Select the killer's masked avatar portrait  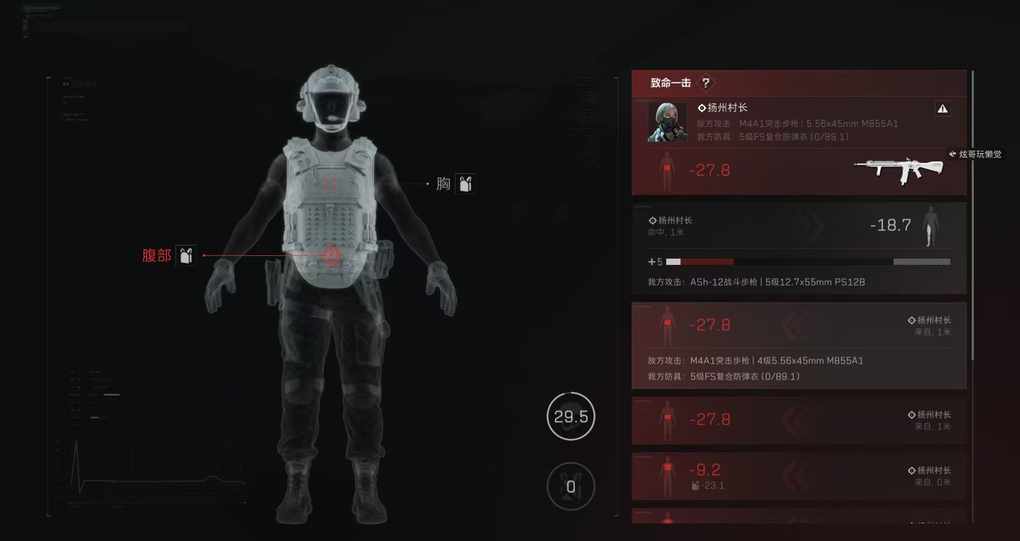click(x=666, y=122)
